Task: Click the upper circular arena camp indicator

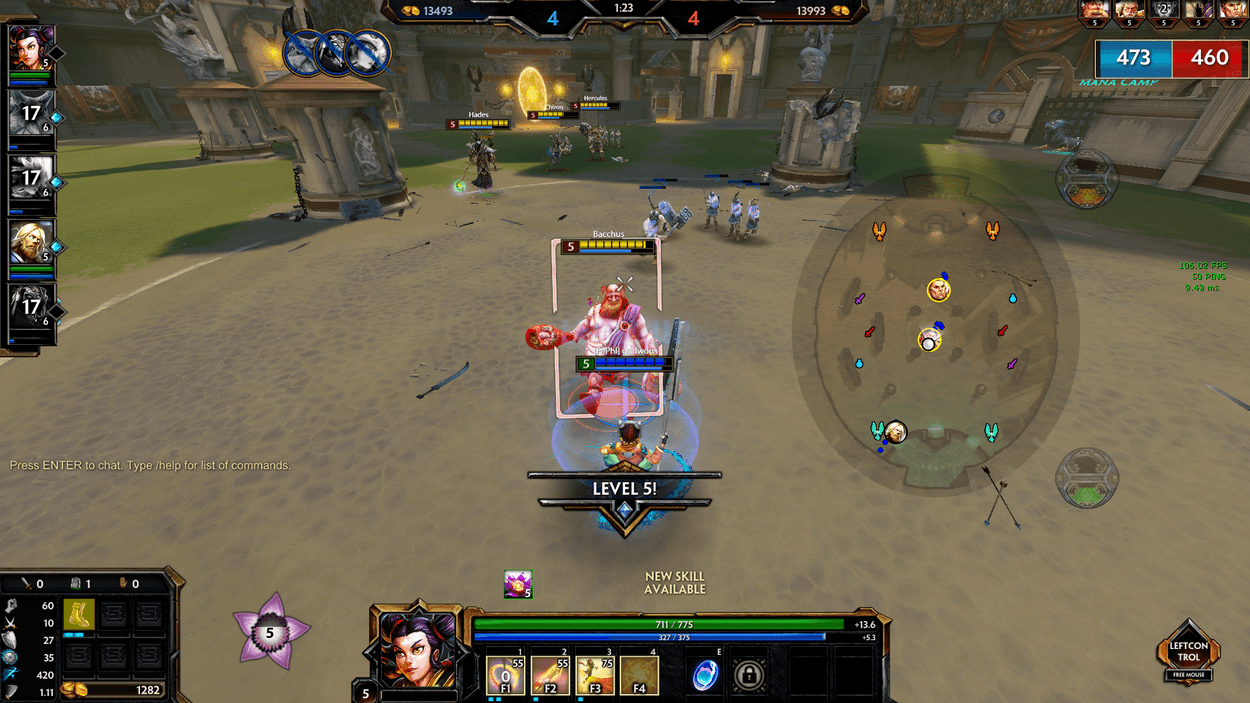Action: point(1086,178)
